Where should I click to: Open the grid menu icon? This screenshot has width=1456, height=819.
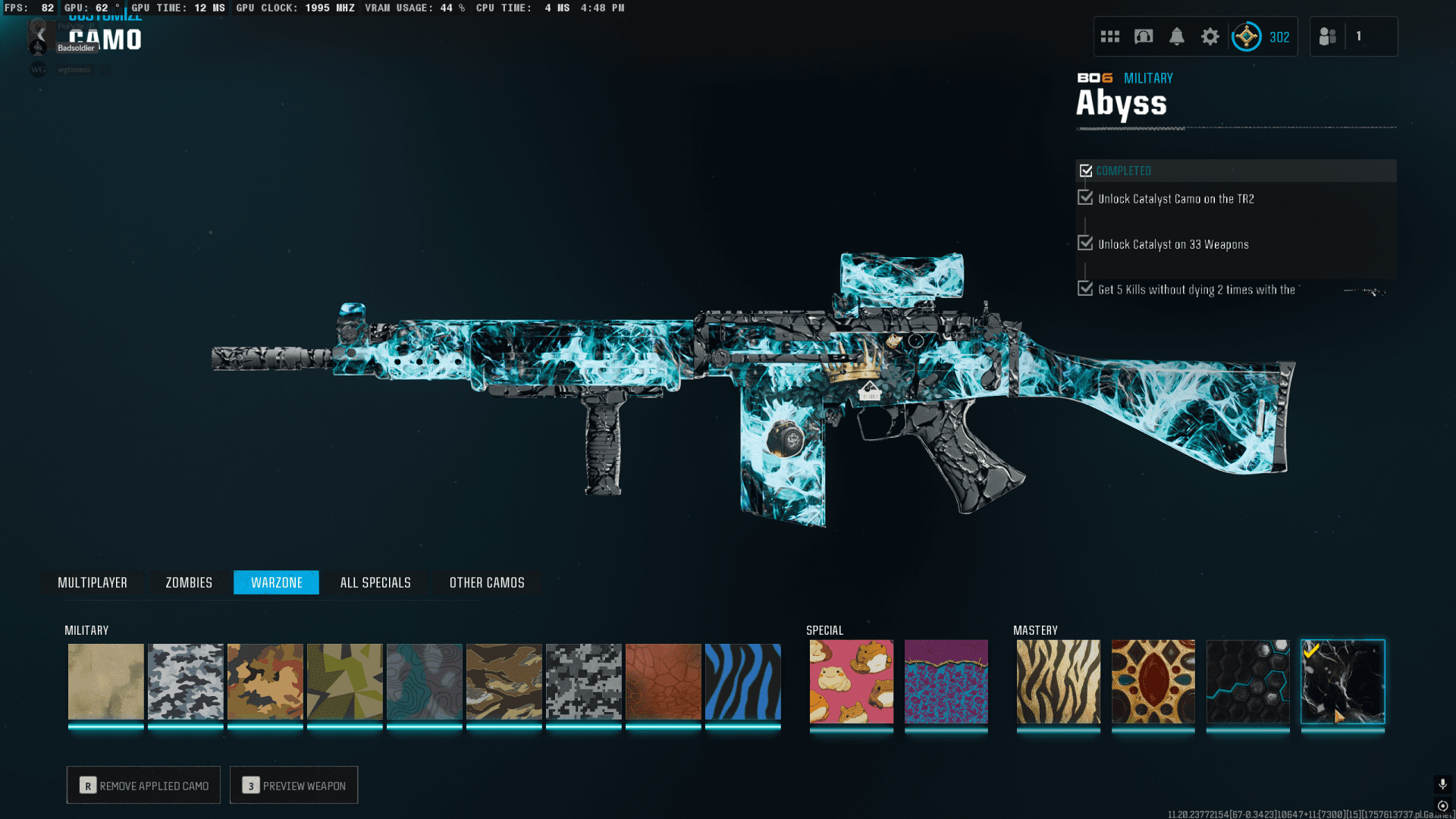[x=1109, y=36]
